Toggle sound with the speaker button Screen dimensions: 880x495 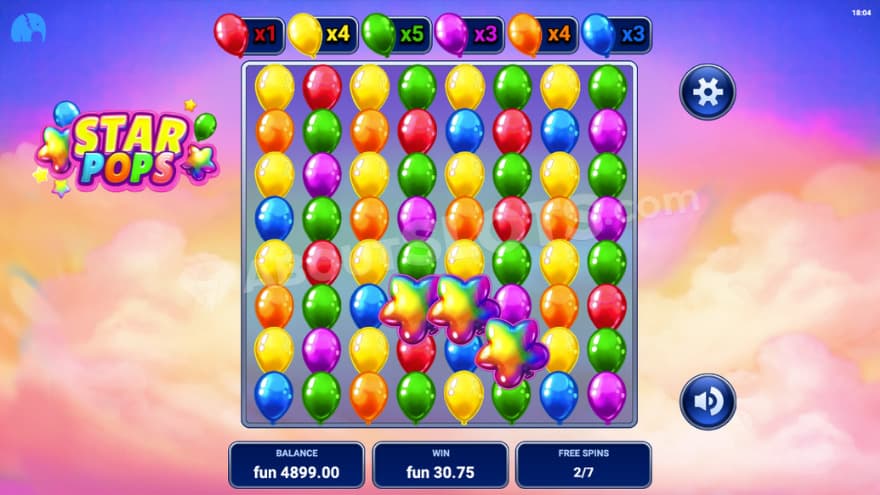707,401
